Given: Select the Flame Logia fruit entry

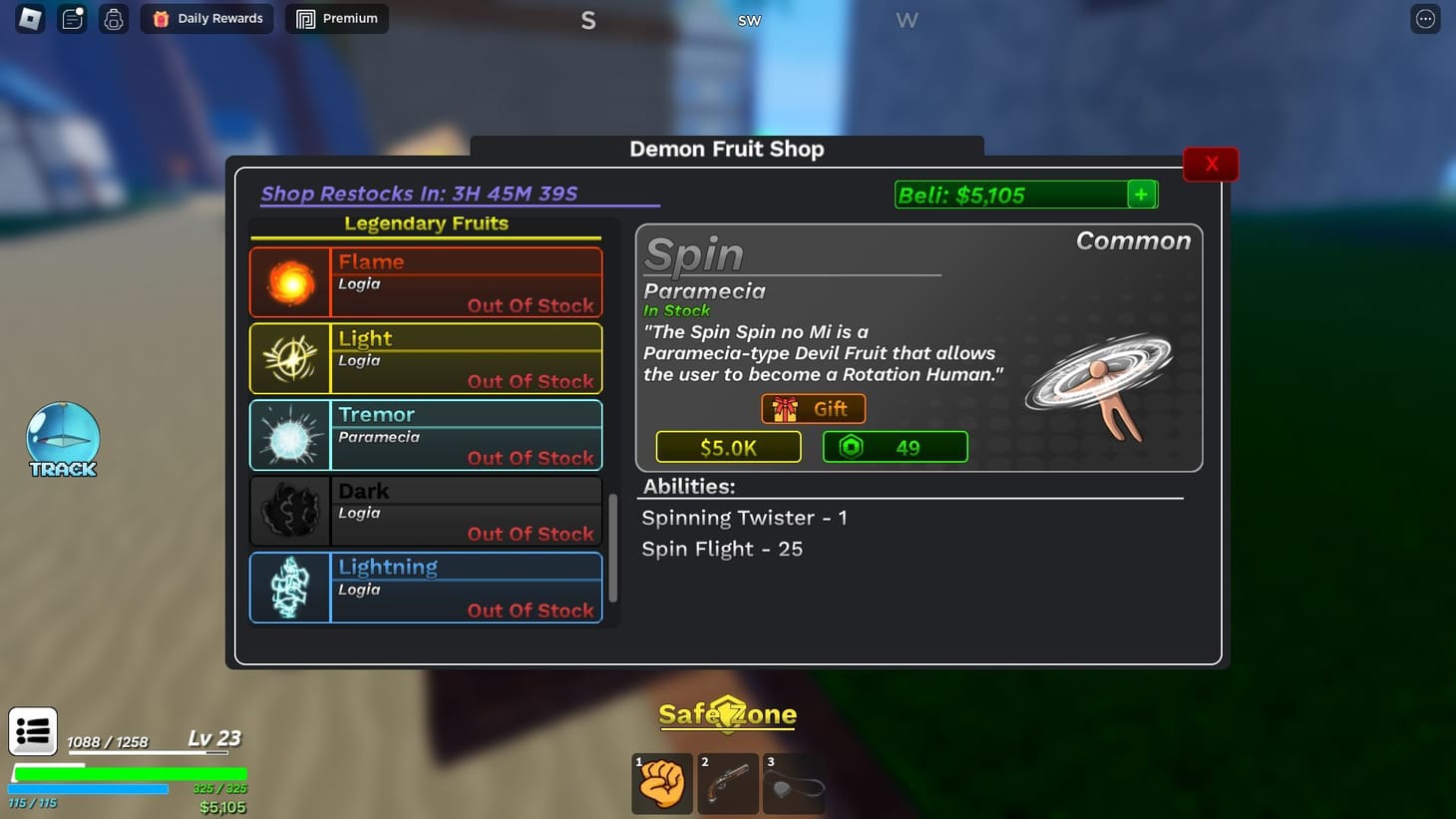Looking at the screenshot, I should pyautogui.click(x=425, y=282).
